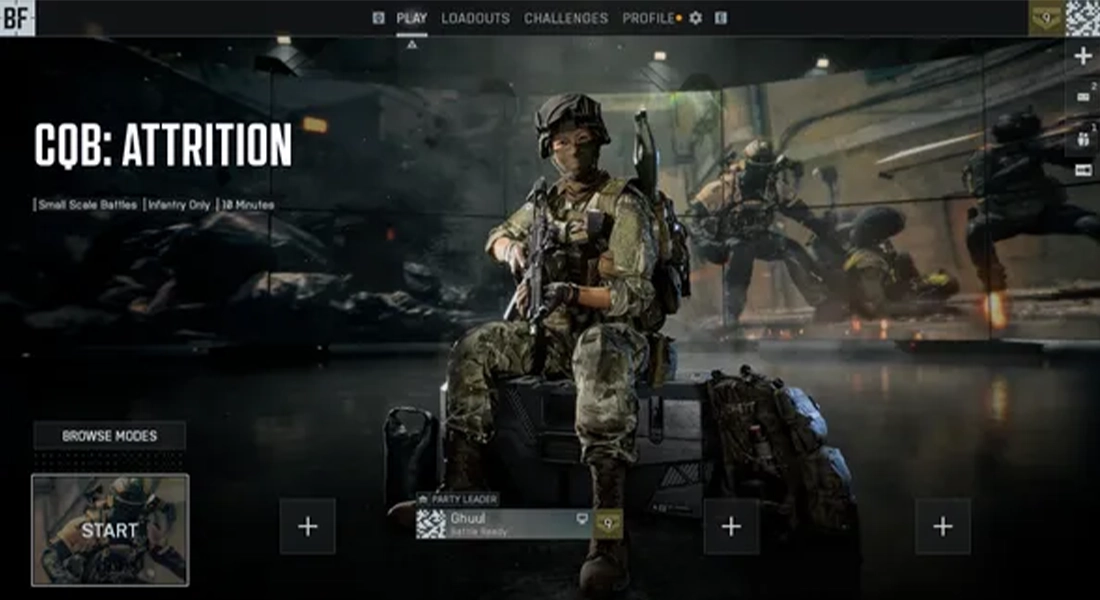Add a friend with the sidebar plus button
Screen dimensions: 1100x600
1082,56
